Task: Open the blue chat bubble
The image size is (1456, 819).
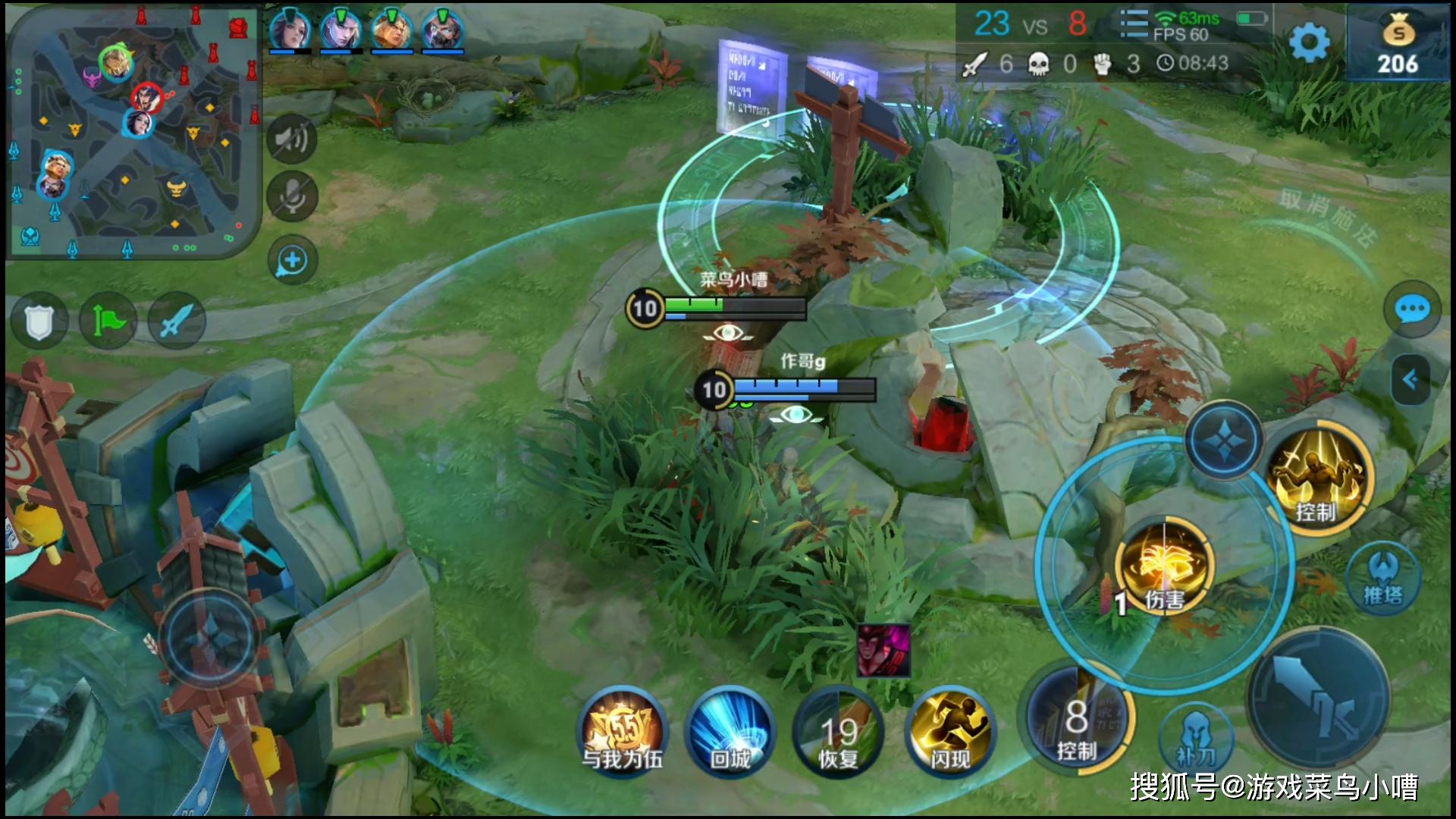Action: coord(1411,309)
